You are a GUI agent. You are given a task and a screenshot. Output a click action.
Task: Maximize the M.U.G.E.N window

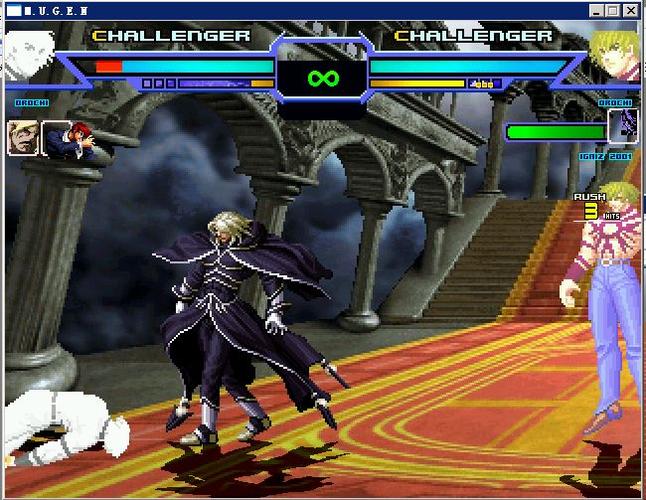point(613,11)
